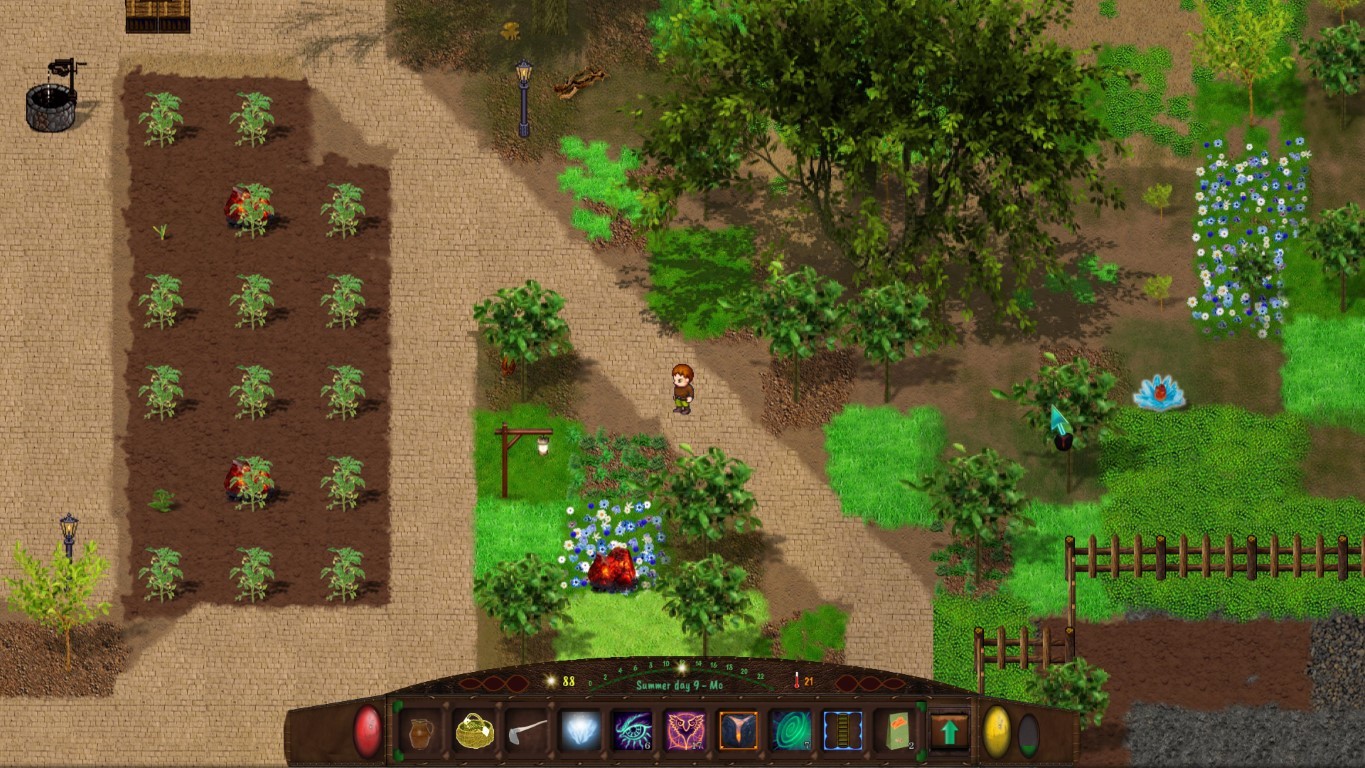
Task: Cast the purple eye spell
Action: tap(632, 731)
